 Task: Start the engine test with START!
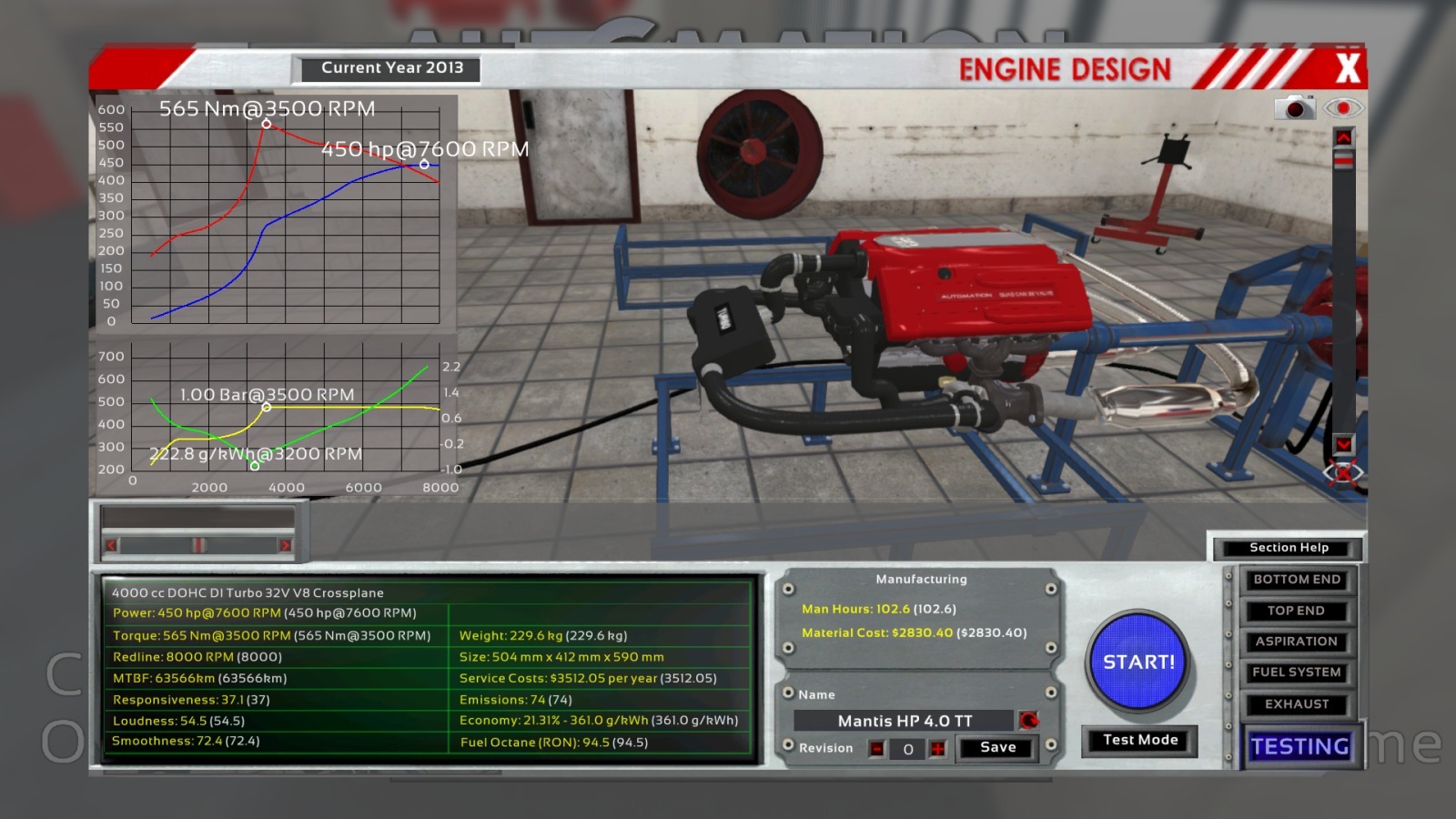[x=1138, y=662]
